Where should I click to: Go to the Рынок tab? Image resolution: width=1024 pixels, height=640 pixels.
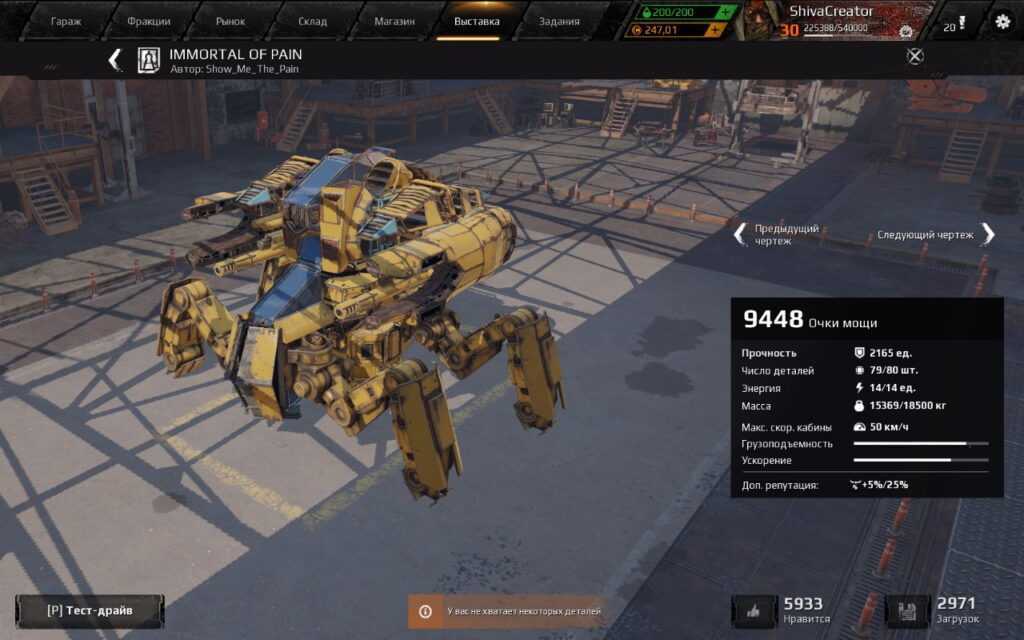(230, 21)
